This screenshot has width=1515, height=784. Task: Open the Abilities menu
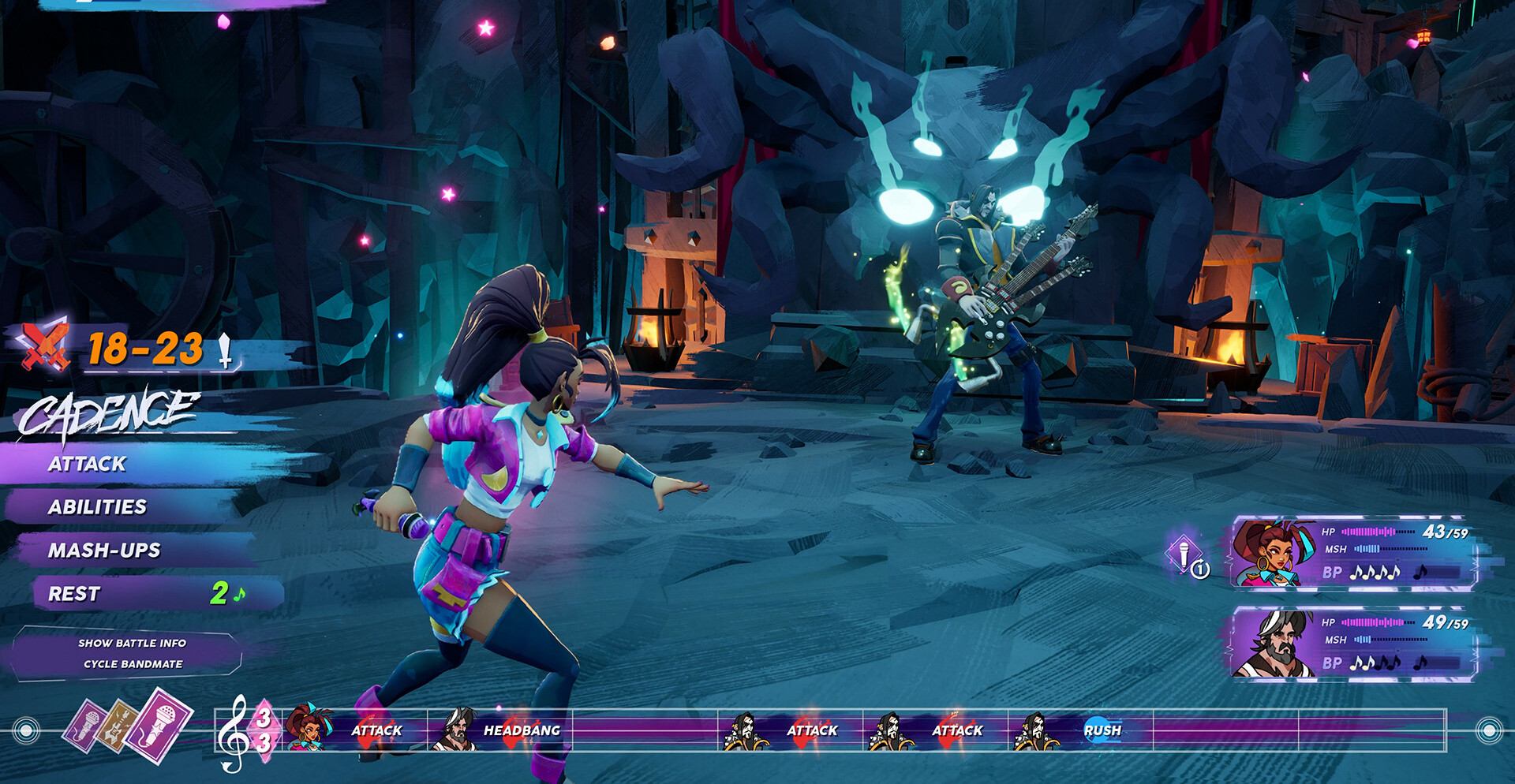(x=98, y=507)
